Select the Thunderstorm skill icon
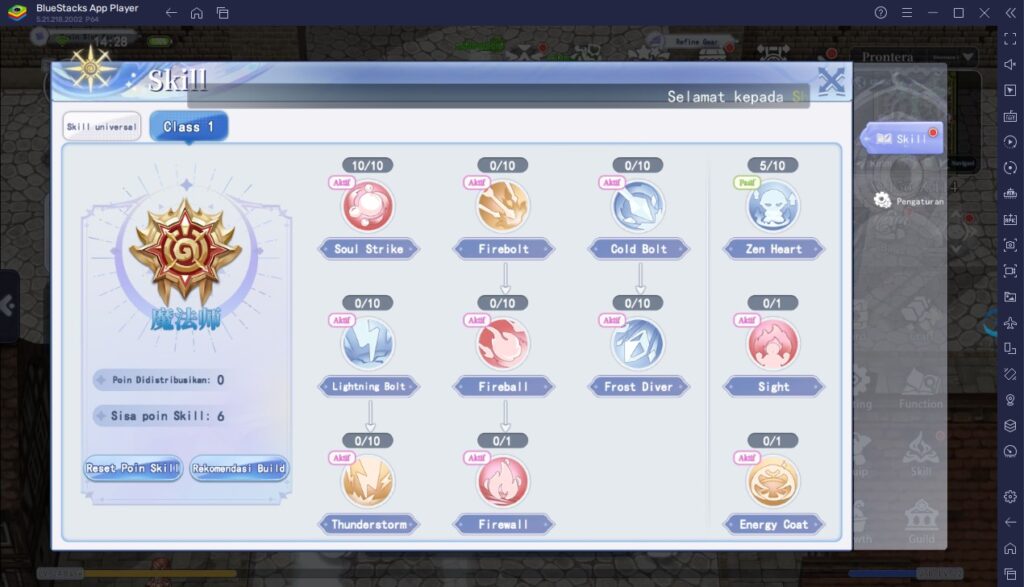Screen dimensions: 1024x587 tap(368, 481)
